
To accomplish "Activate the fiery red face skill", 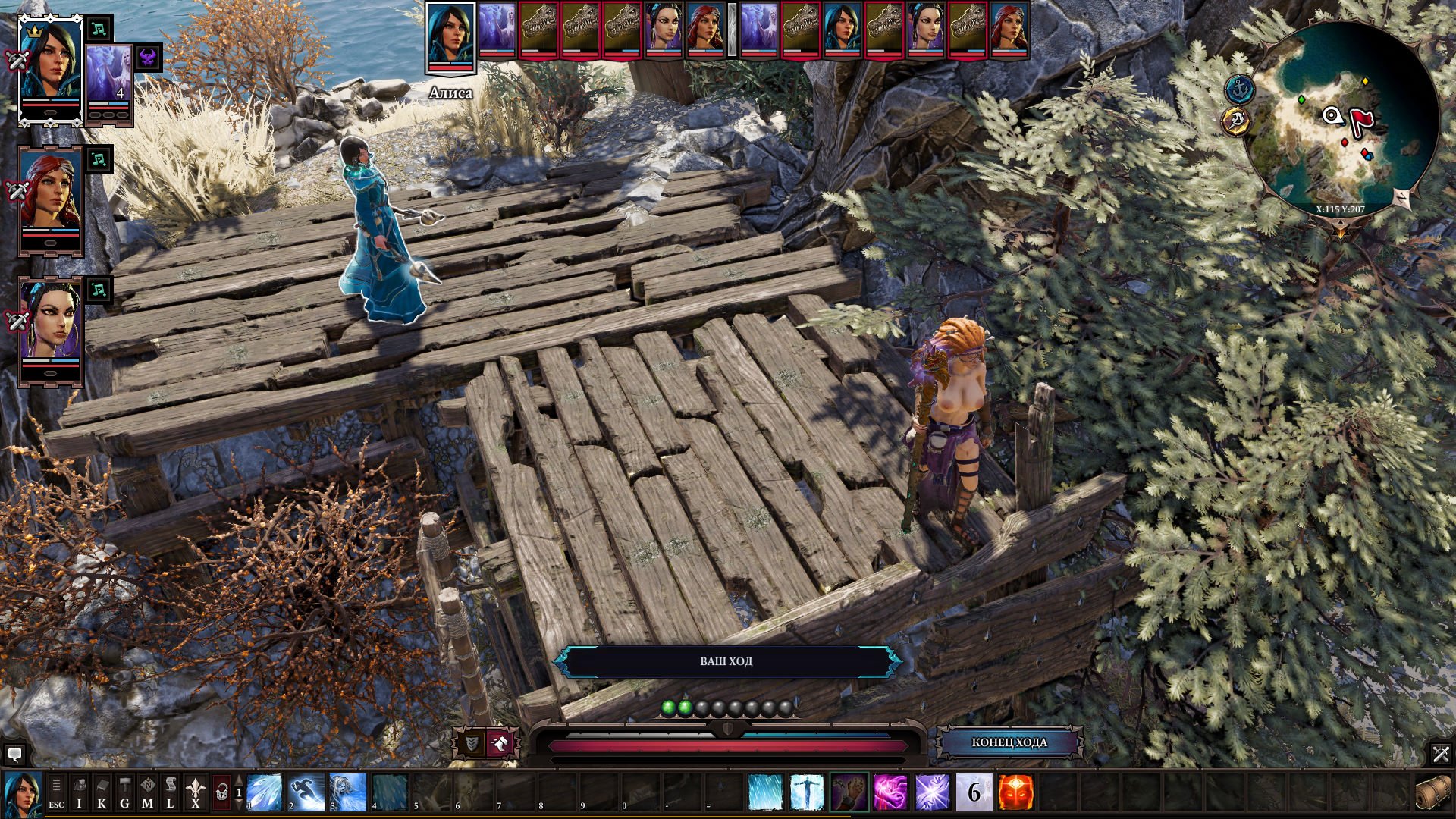I will point(1015,792).
